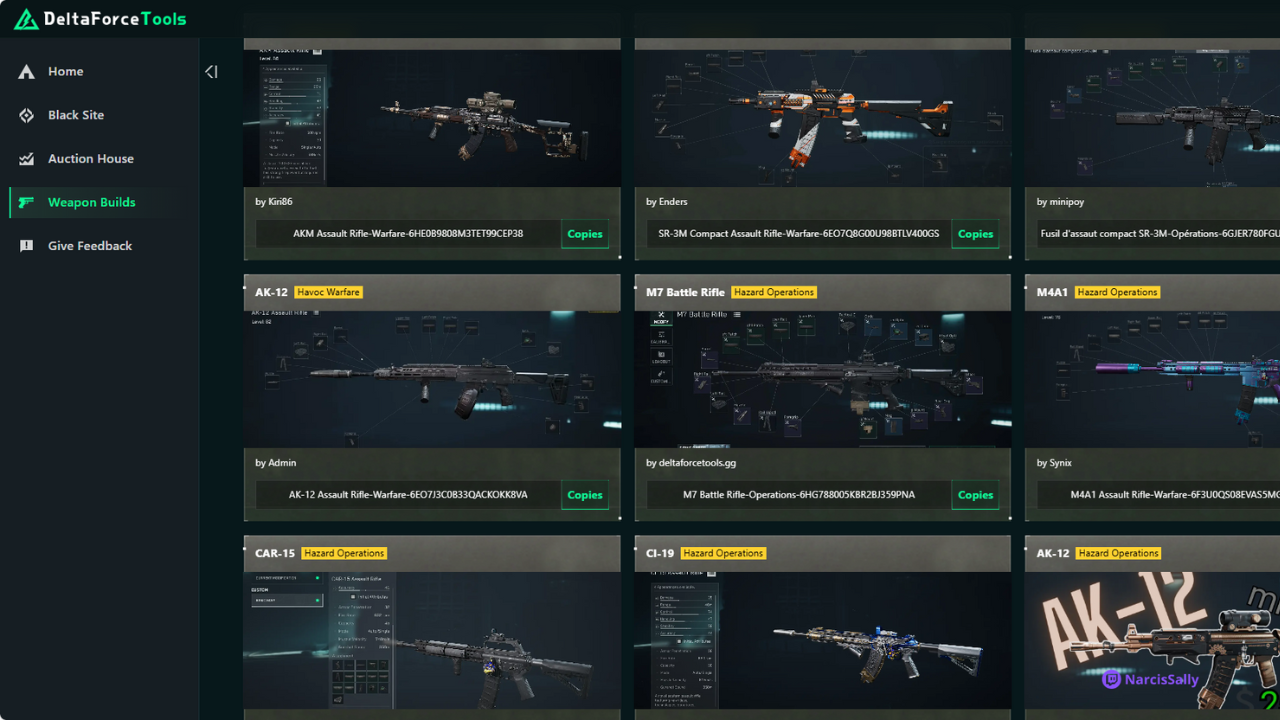This screenshot has height=720, width=1280.
Task: Open the CI-19 build preview image
Action: click(822, 640)
